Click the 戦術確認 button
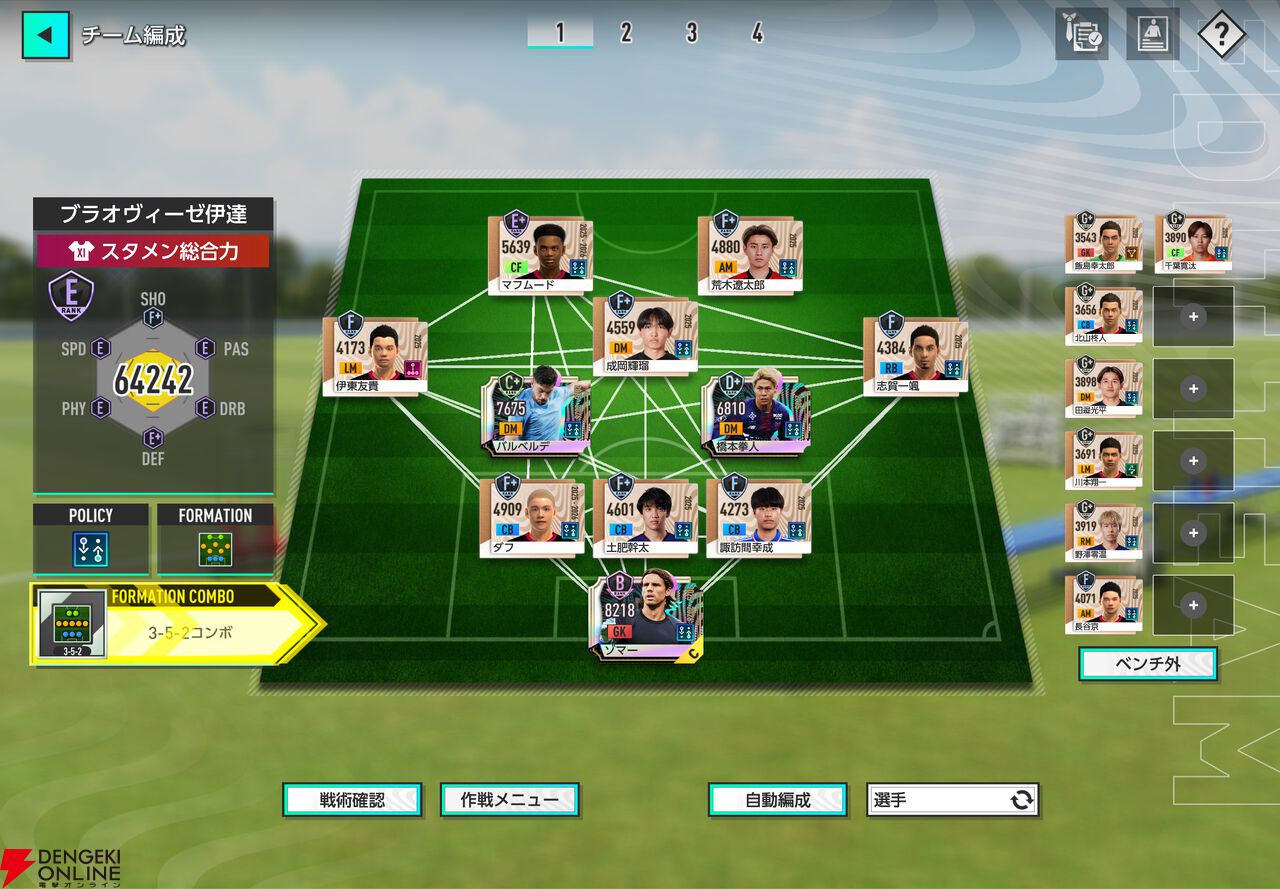1280x889 pixels. pos(352,800)
